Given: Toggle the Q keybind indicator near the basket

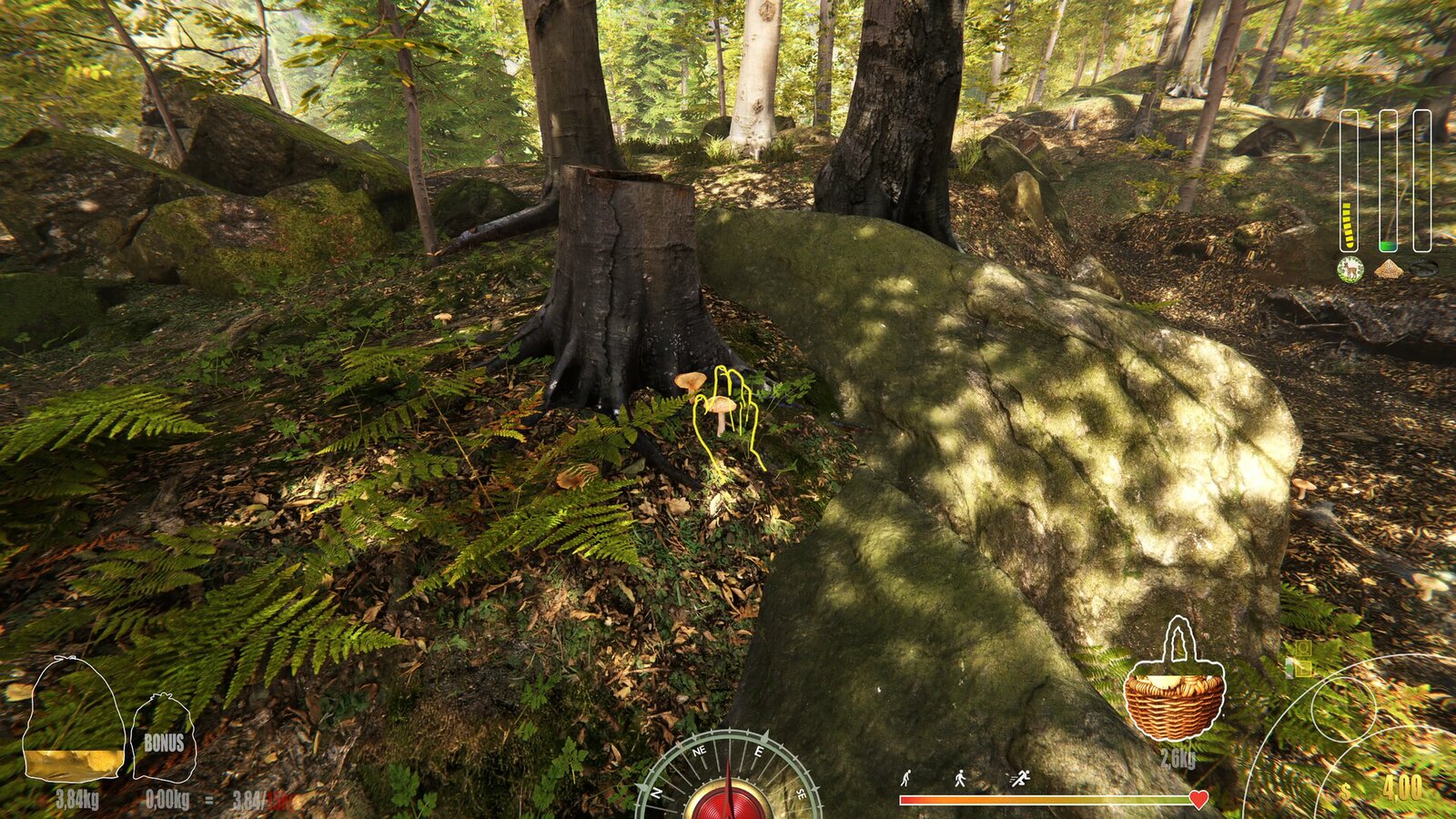Looking at the screenshot, I should point(1302,647).
